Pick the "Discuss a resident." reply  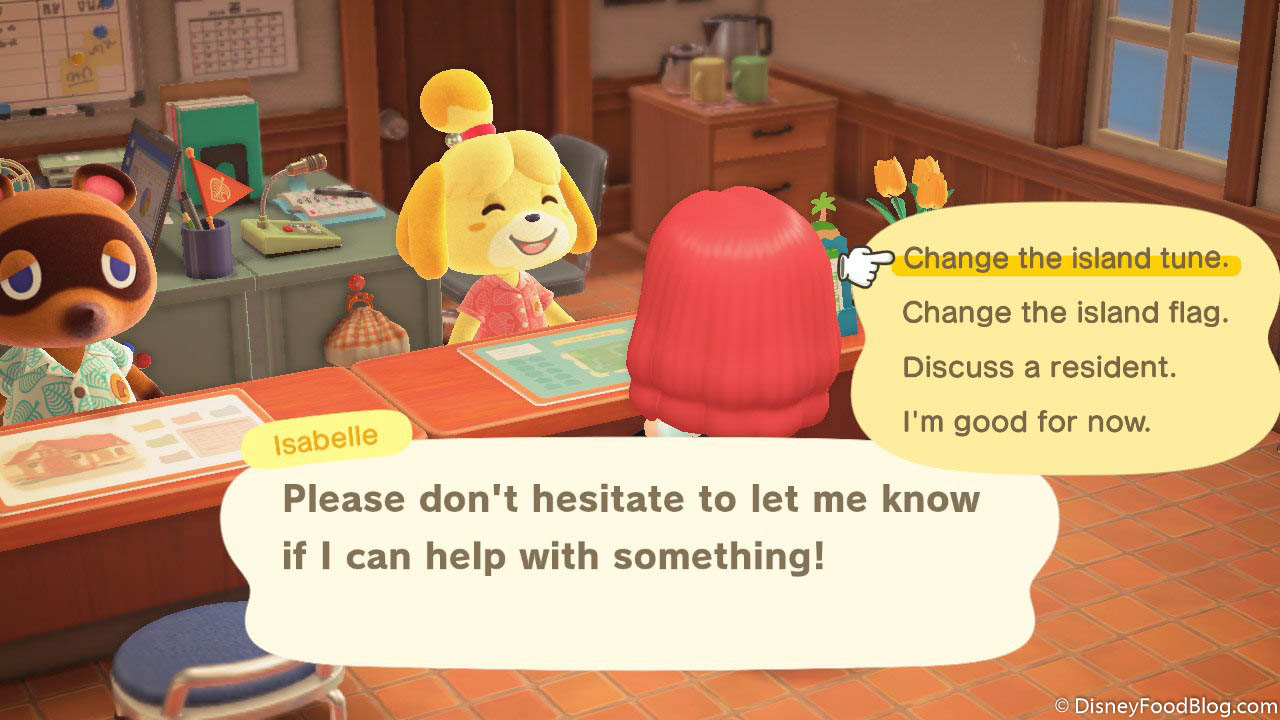pos(1039,367)
